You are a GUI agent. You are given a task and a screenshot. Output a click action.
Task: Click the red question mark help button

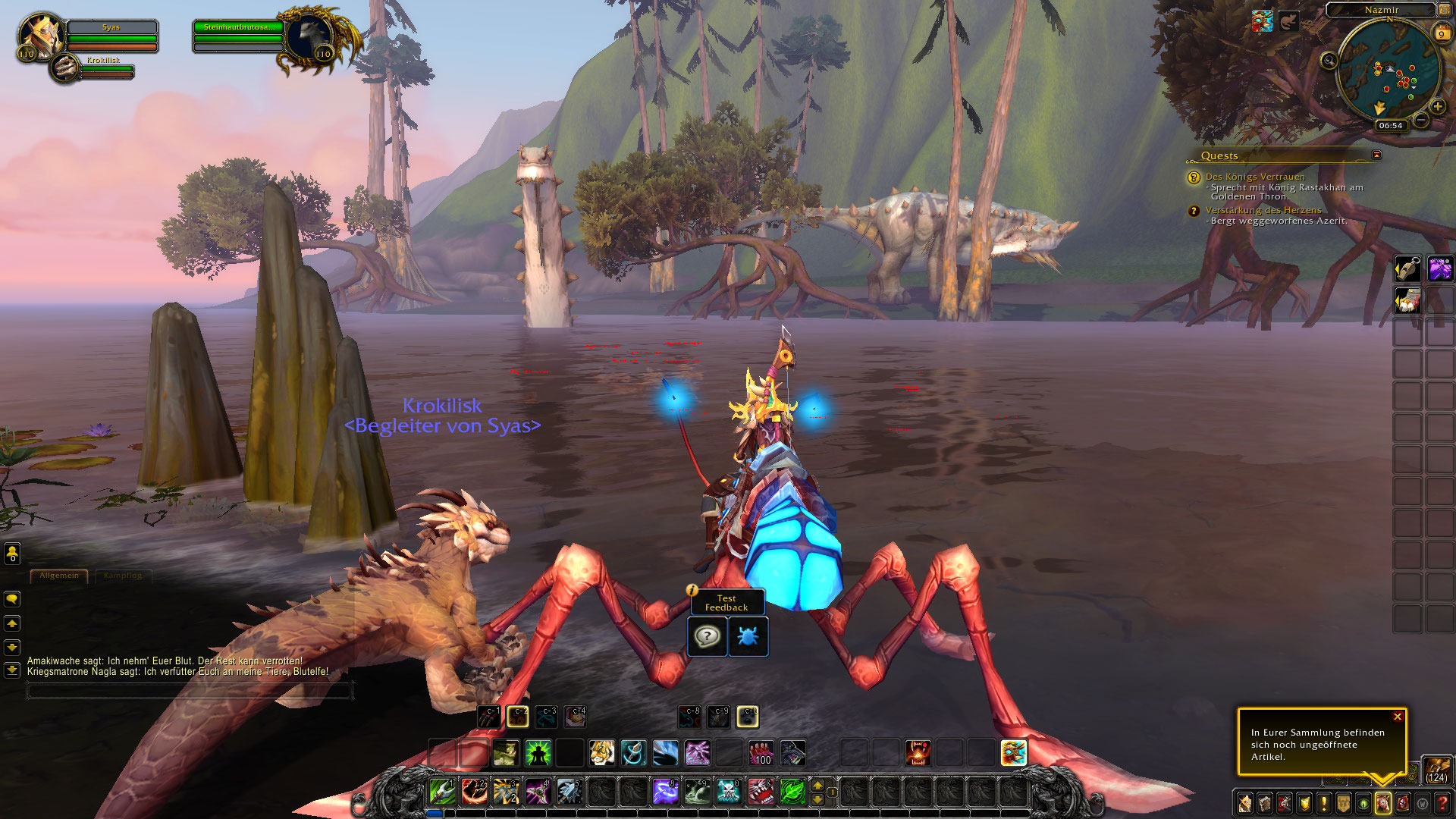pyautogui.click(x=1442, y=804)
